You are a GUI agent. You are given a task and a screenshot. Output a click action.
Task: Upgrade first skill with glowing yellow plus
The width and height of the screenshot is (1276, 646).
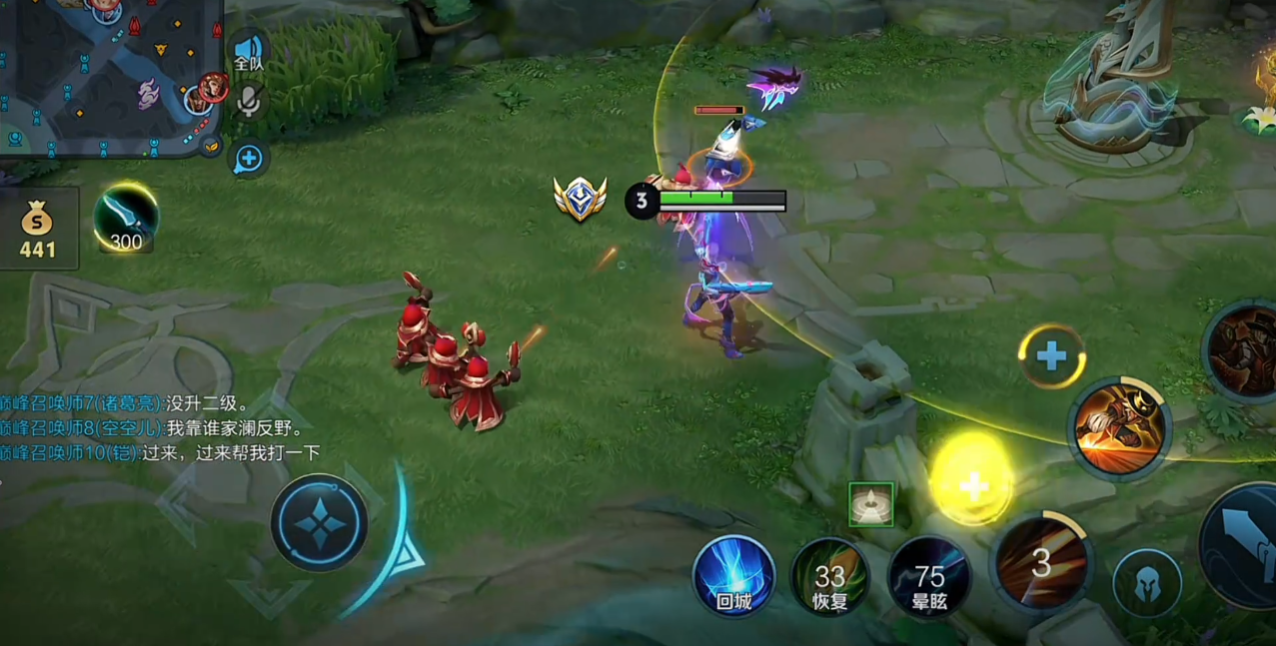pyautogui.click(x=972, y=483)
